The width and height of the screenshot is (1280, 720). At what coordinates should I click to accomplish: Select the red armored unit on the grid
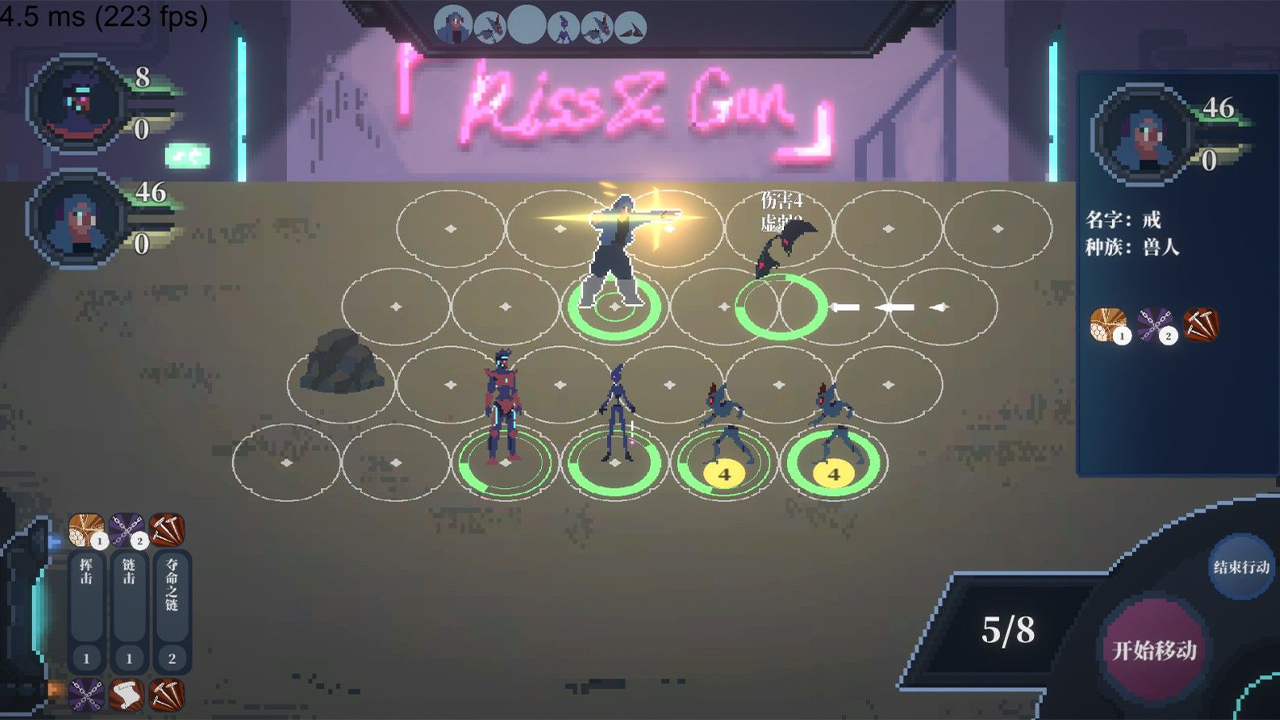pyautogui.click(x=503, y=410)
